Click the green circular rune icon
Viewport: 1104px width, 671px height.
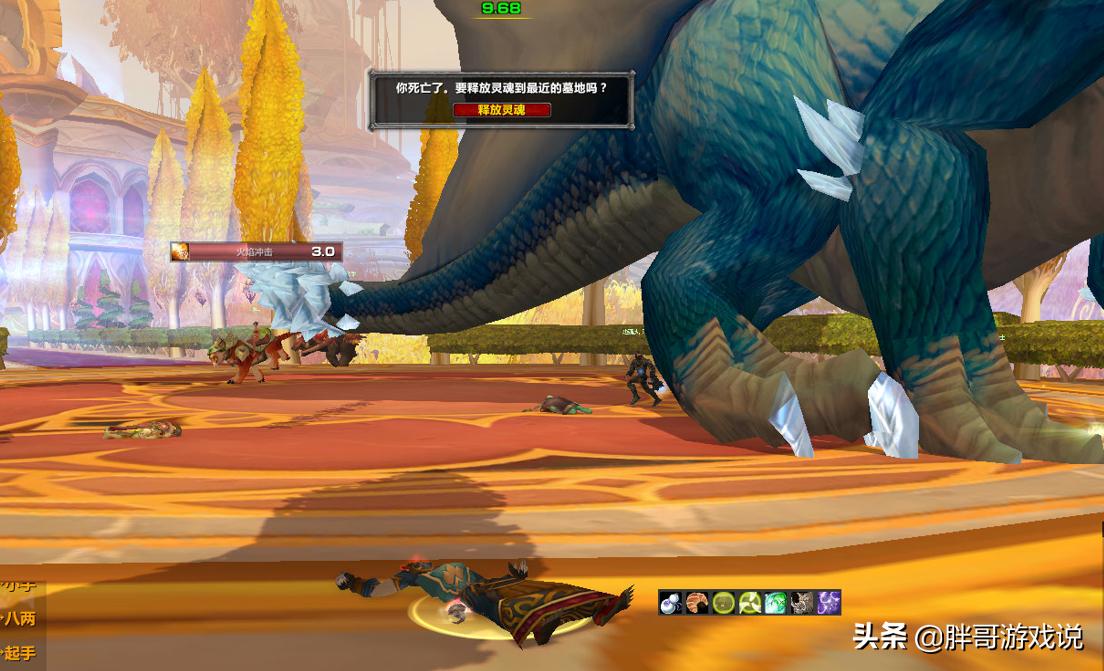(723, 603)
